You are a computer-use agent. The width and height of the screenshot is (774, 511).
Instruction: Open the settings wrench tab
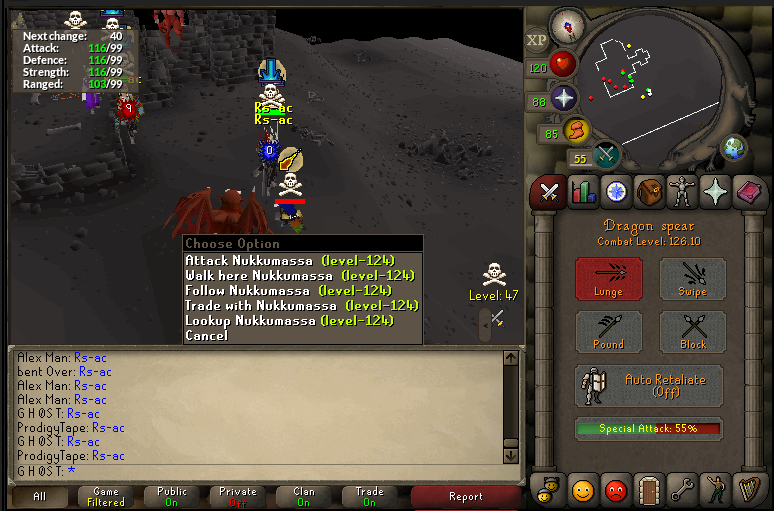tap(681, 490)
